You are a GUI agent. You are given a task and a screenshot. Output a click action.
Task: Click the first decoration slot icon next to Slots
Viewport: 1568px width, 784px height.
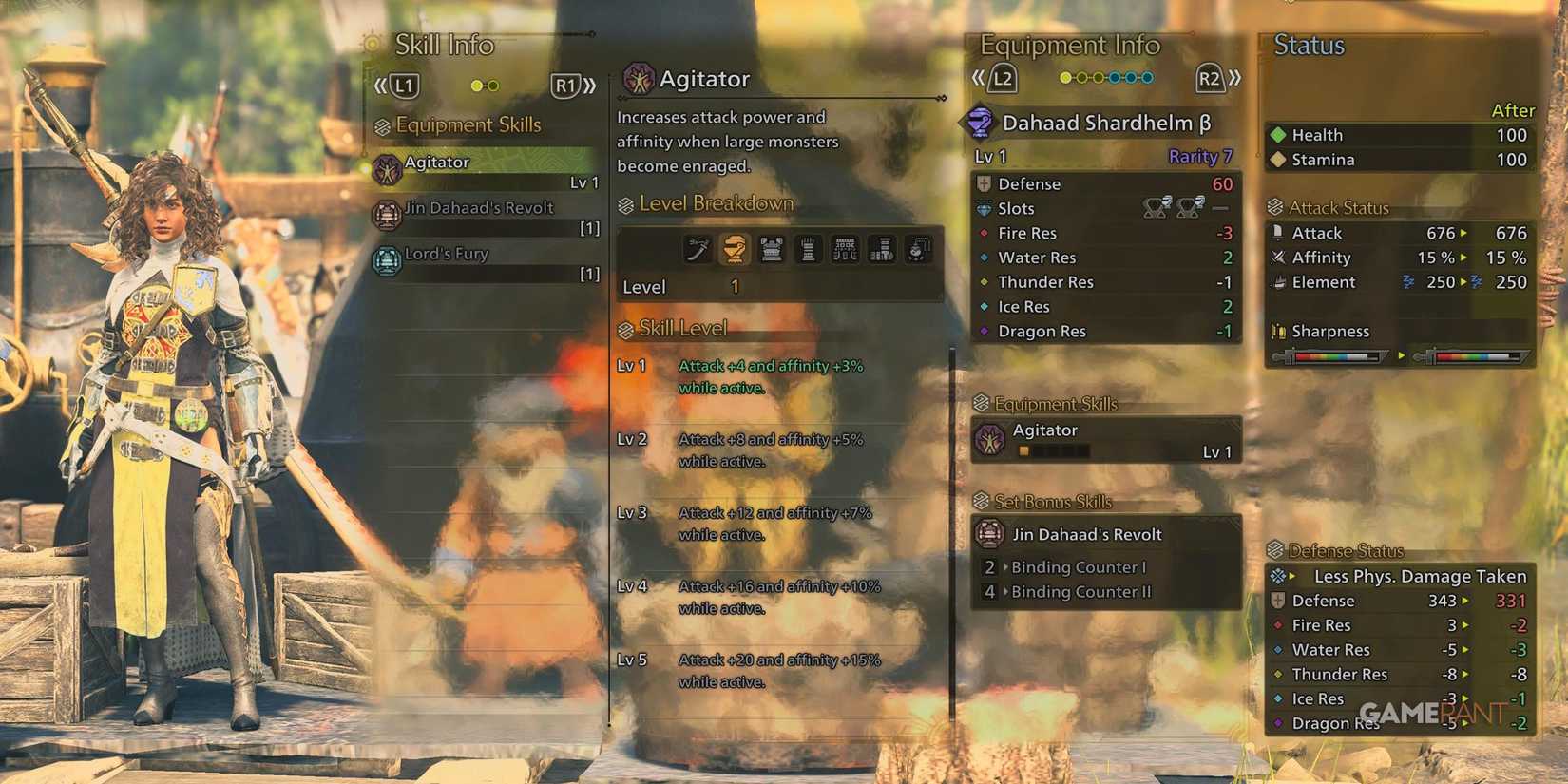click(x=1153, y=207)
